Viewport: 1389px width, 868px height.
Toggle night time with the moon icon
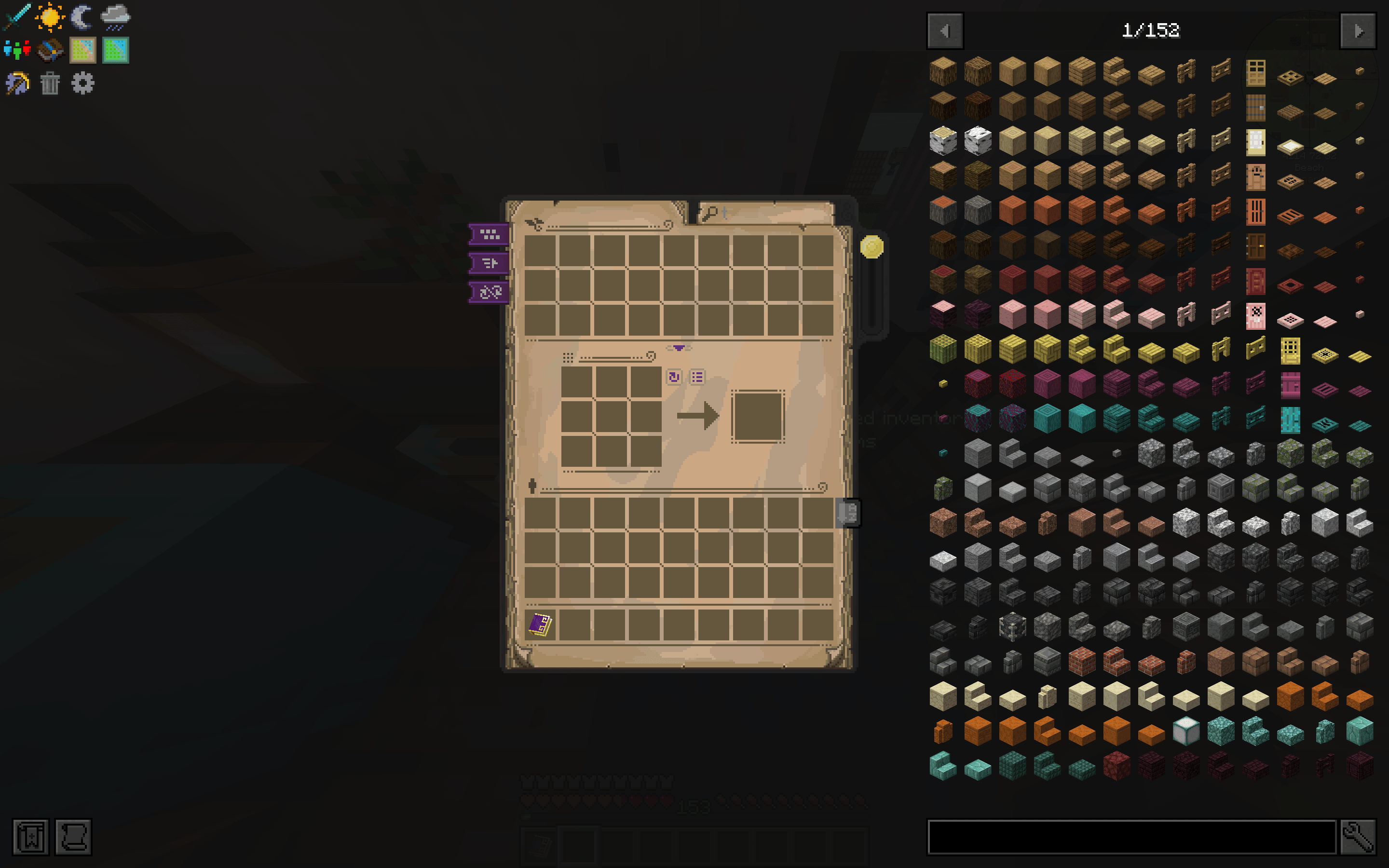[x=82, y=17]
